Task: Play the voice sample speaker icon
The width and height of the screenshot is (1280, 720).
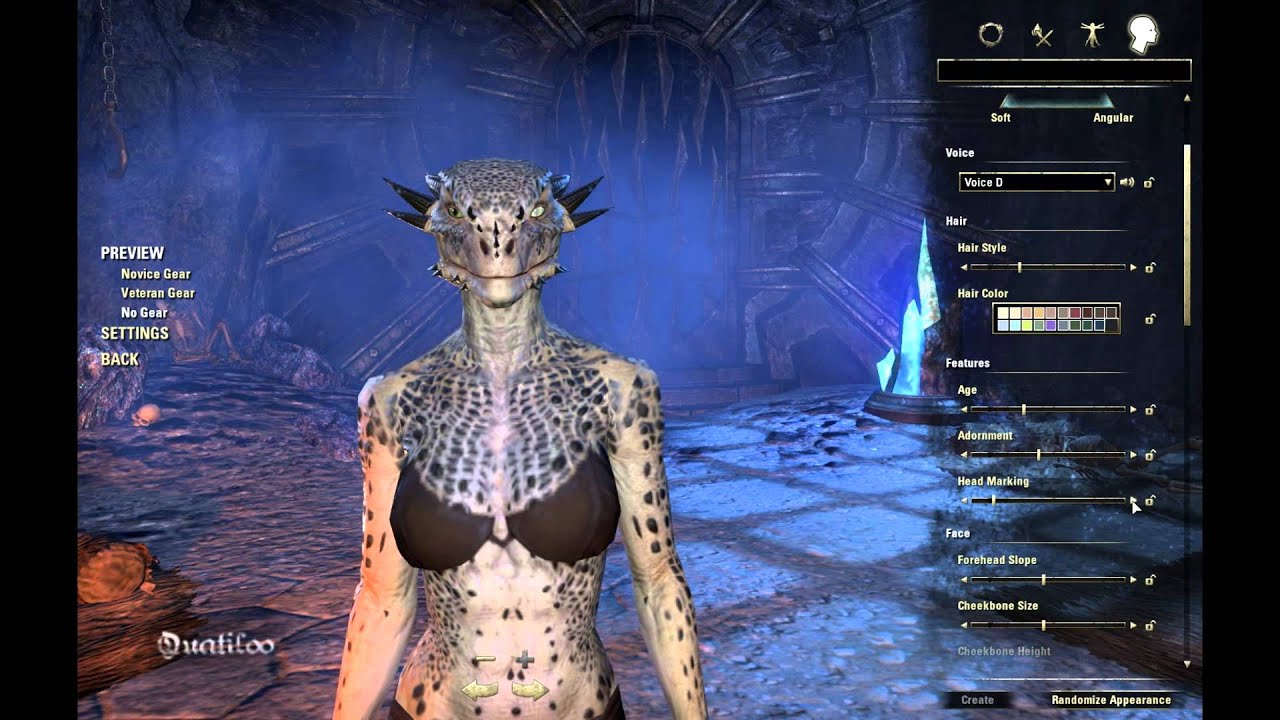Action: point(1127,182)
